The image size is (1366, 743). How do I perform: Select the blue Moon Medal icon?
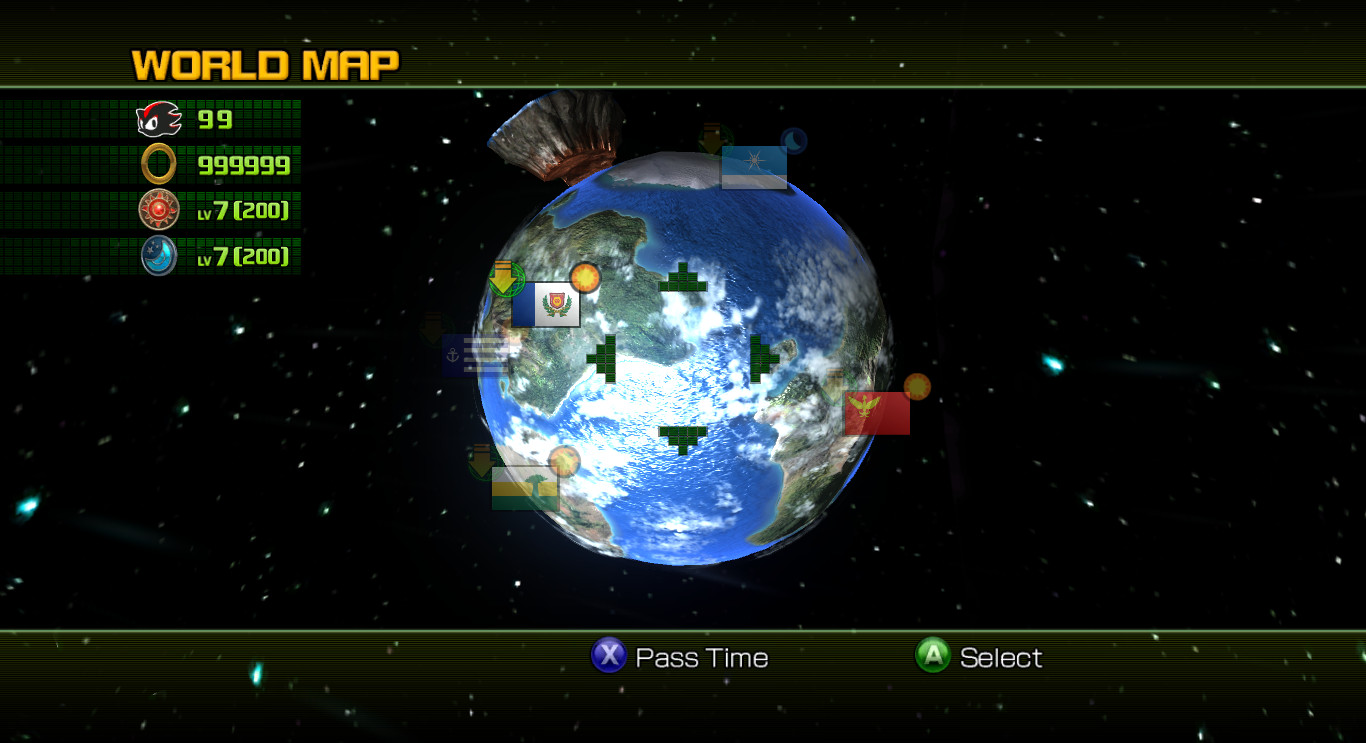pyautogui.click(x=157, y=256)
